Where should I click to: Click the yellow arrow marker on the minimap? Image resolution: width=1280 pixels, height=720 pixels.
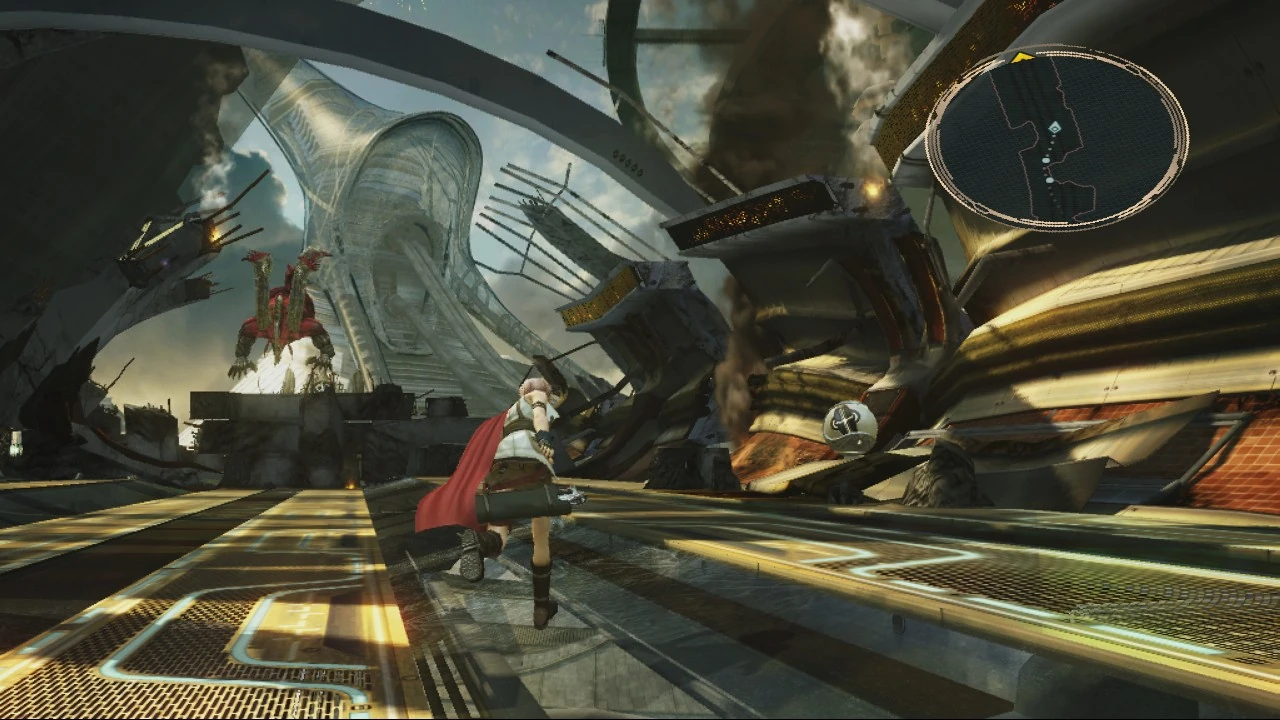[1023, 56]
